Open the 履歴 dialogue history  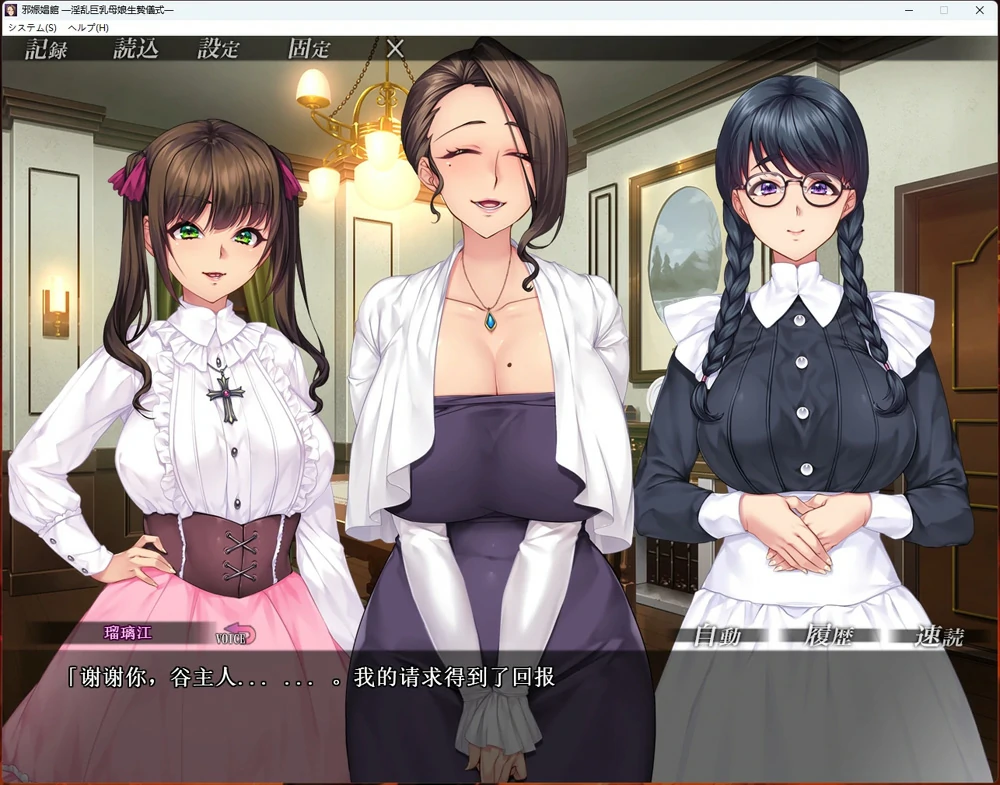pyautogui.click(x=828, y=636)
